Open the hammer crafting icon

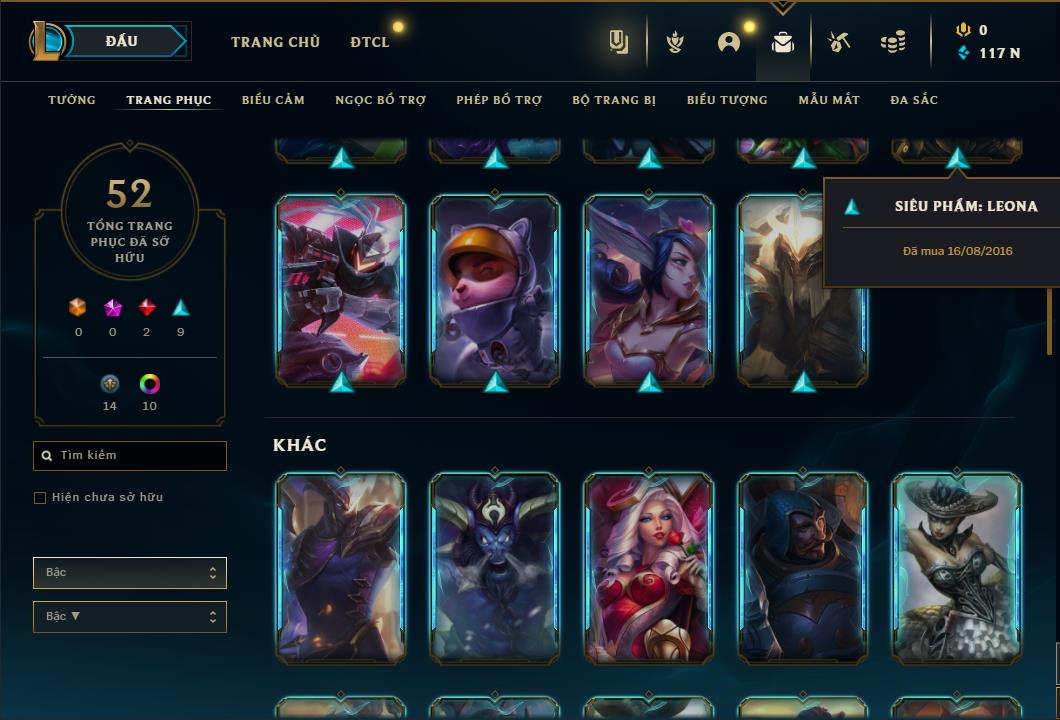tap(839, 42)
